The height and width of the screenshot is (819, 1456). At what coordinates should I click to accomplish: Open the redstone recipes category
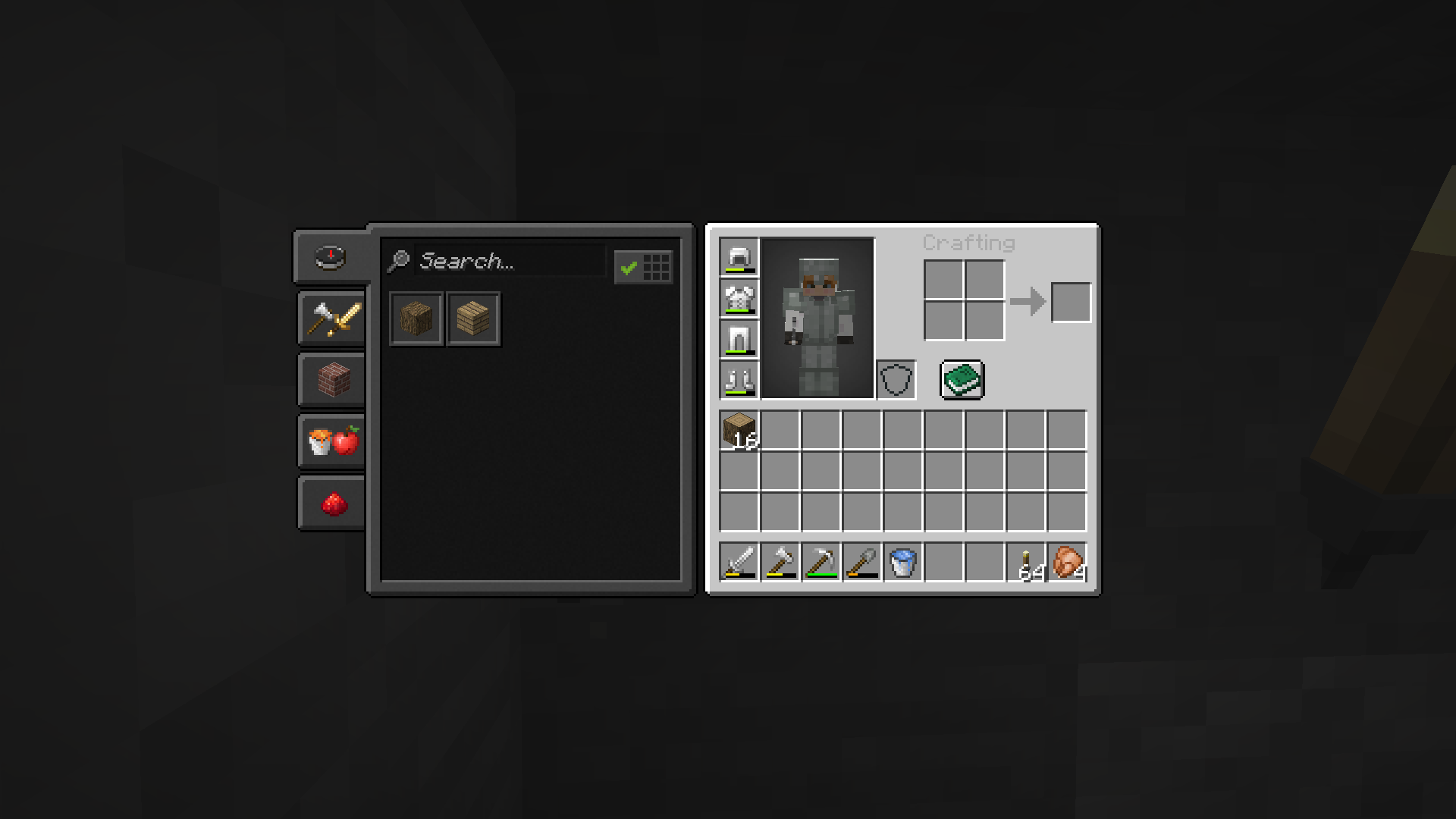pos(331,502)
